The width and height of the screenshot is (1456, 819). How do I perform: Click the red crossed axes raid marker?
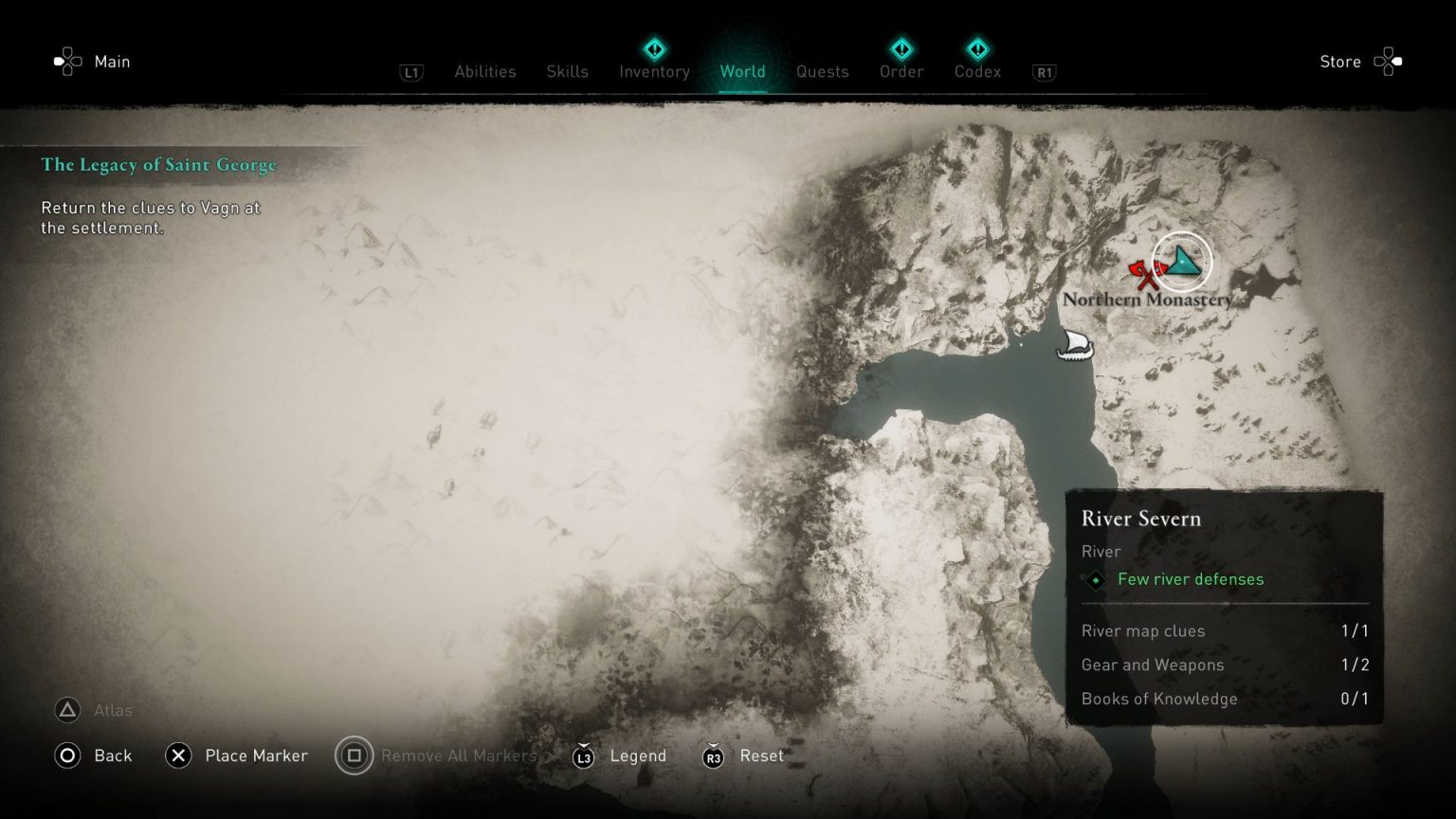(x=1145, y=275)
